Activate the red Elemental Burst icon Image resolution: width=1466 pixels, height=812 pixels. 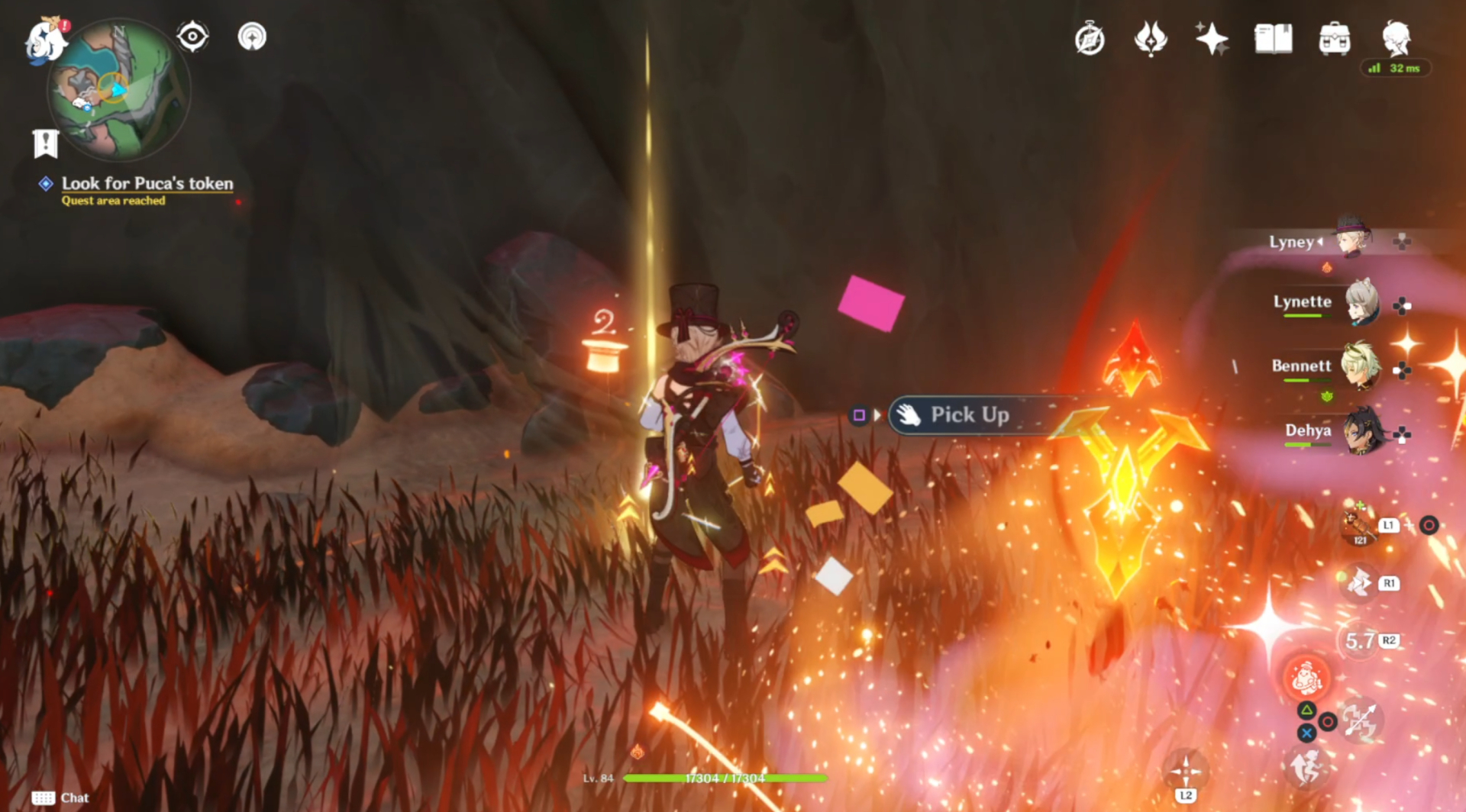[x=1306, y=677]
